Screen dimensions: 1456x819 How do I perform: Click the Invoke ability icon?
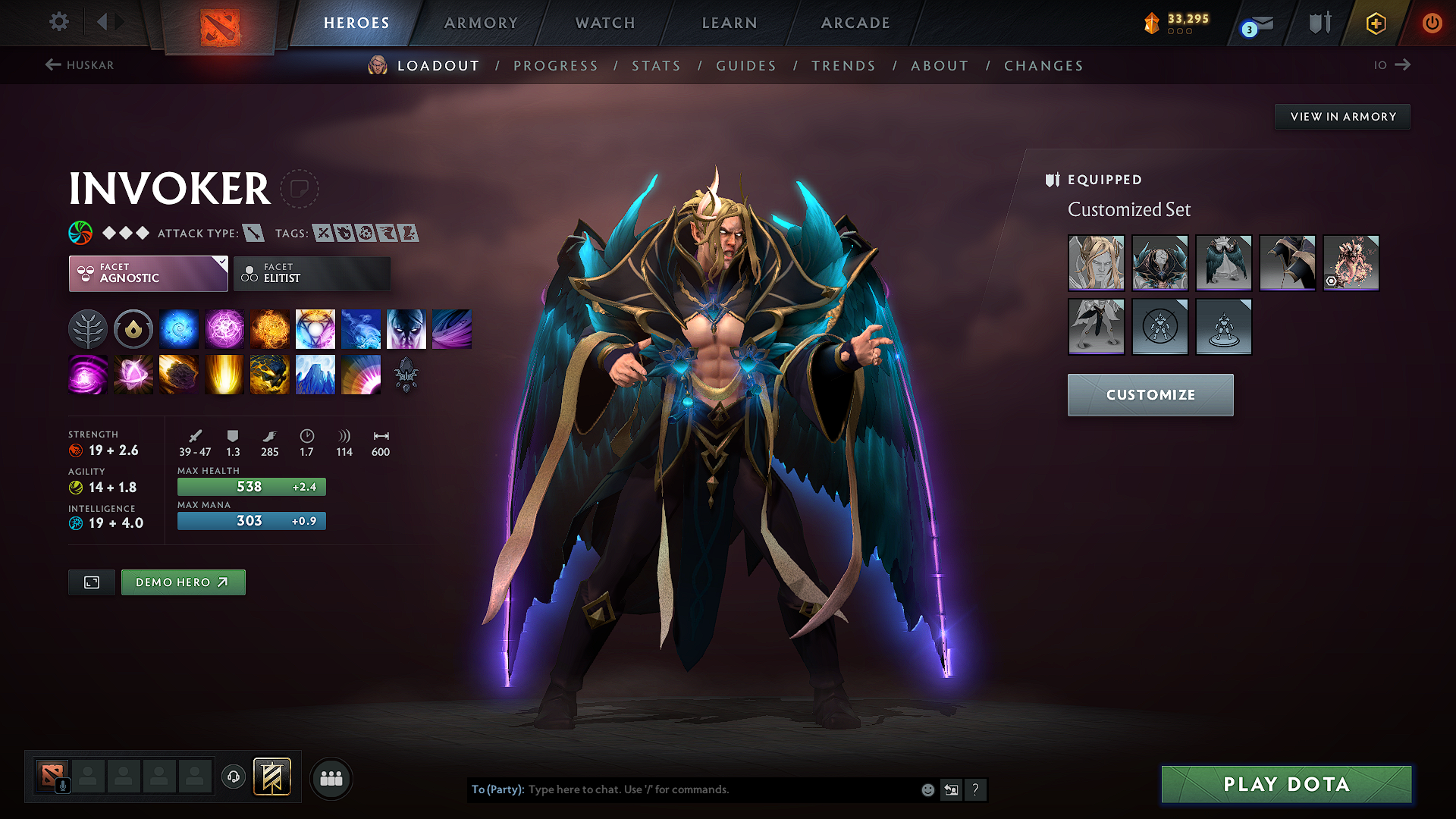[315, 328]
